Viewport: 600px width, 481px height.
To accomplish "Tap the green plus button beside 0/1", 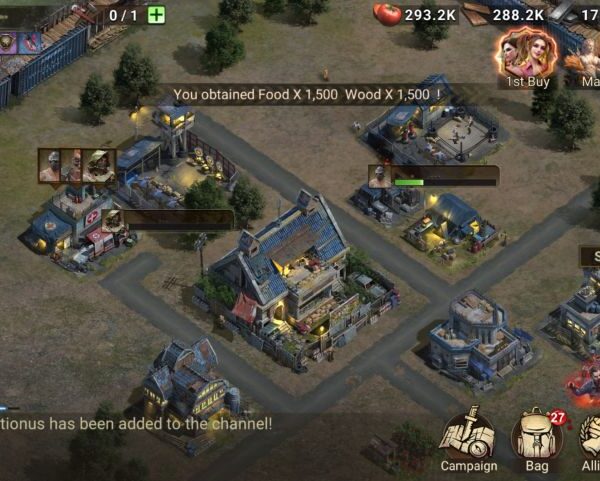I will click(156, 14).
